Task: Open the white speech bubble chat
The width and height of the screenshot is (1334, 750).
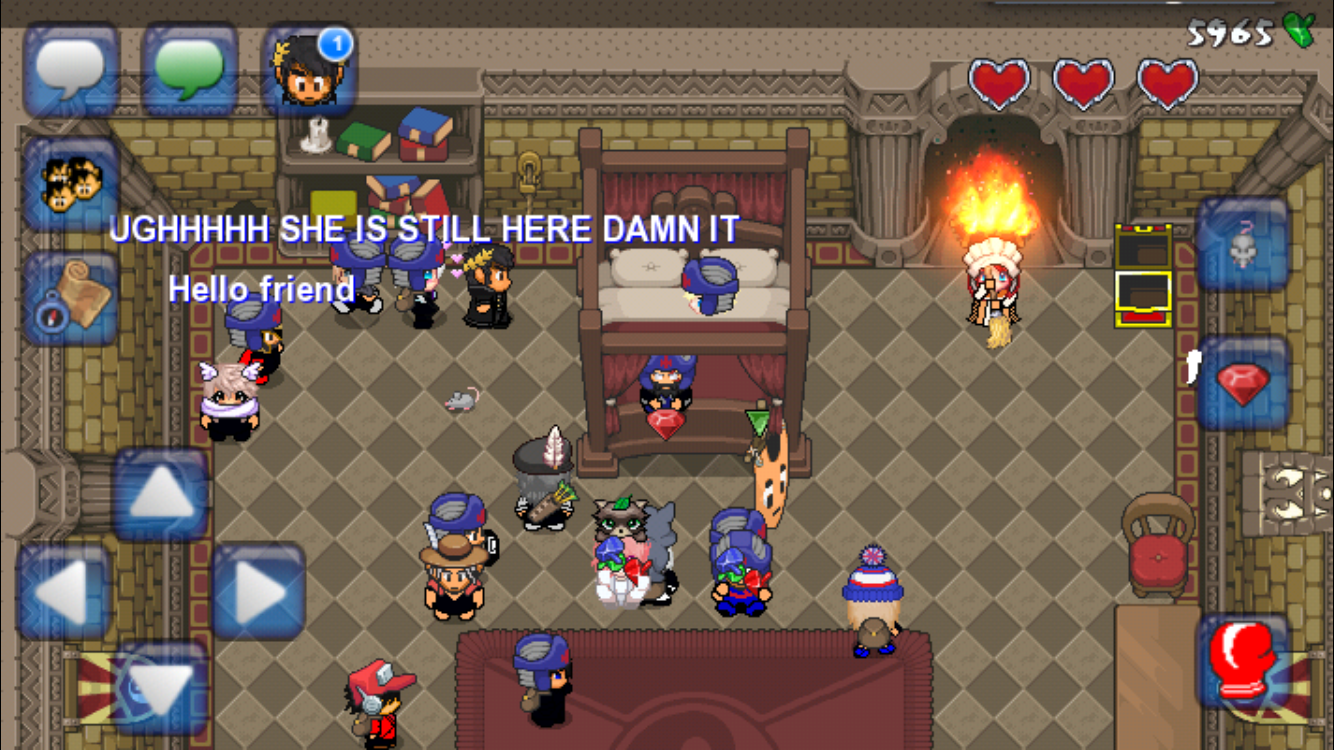Action: click(x=71, y=69)
